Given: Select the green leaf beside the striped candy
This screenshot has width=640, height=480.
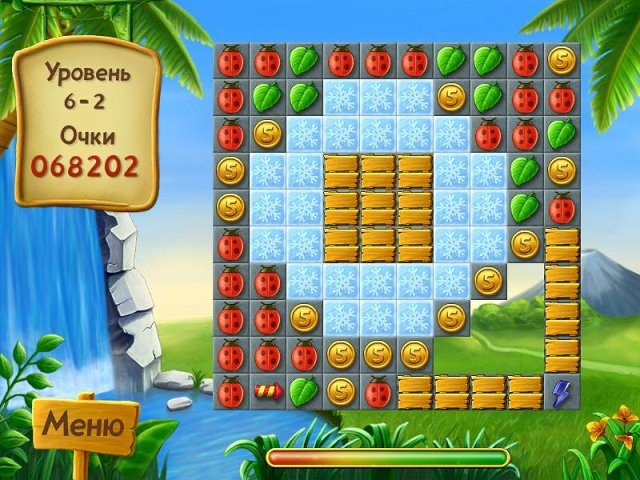Looking at the screenshot, I should point(304,391).
